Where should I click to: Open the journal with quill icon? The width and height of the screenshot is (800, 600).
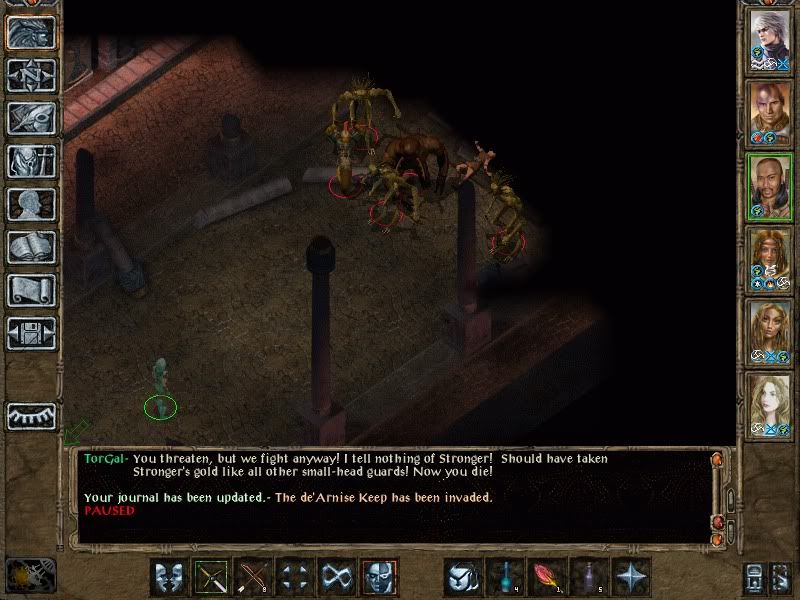(x=32, y=118)
